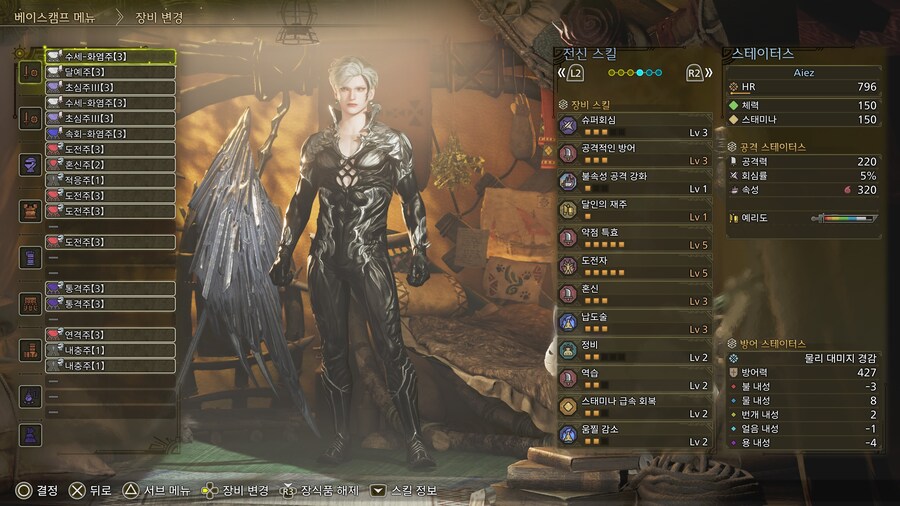Select the 적응주[1] decoration slot

pyautogui.click(x=110, y=180)
